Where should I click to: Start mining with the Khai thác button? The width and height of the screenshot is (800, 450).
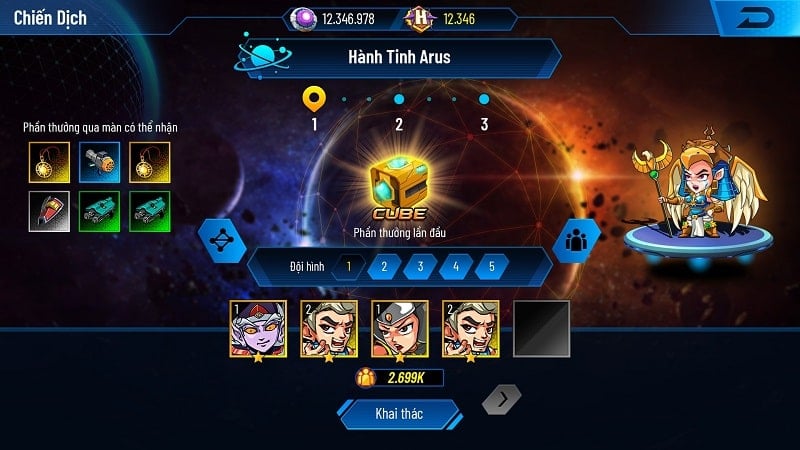click(x=400, y=414)
